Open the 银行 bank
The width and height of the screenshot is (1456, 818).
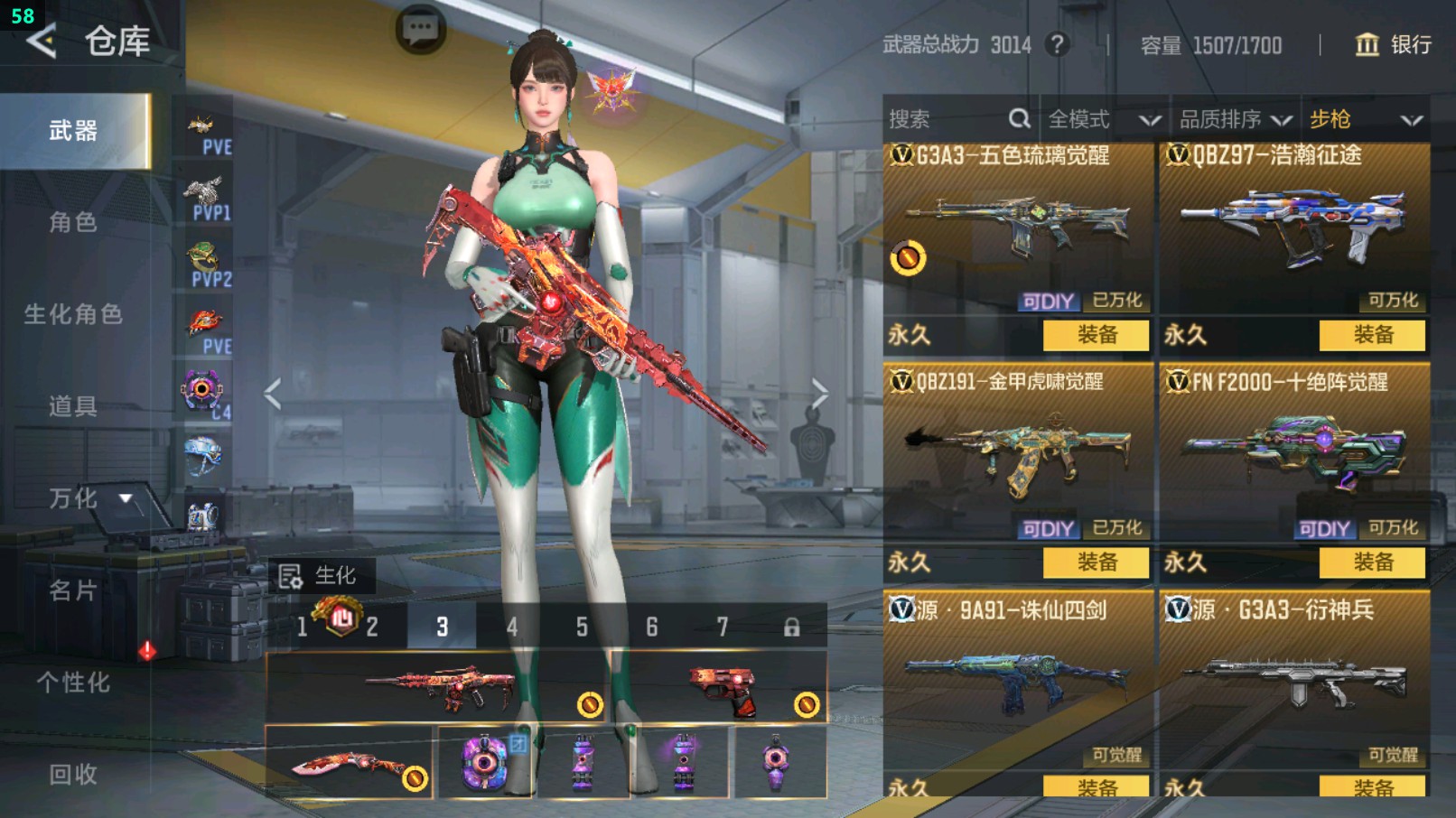1394,44
